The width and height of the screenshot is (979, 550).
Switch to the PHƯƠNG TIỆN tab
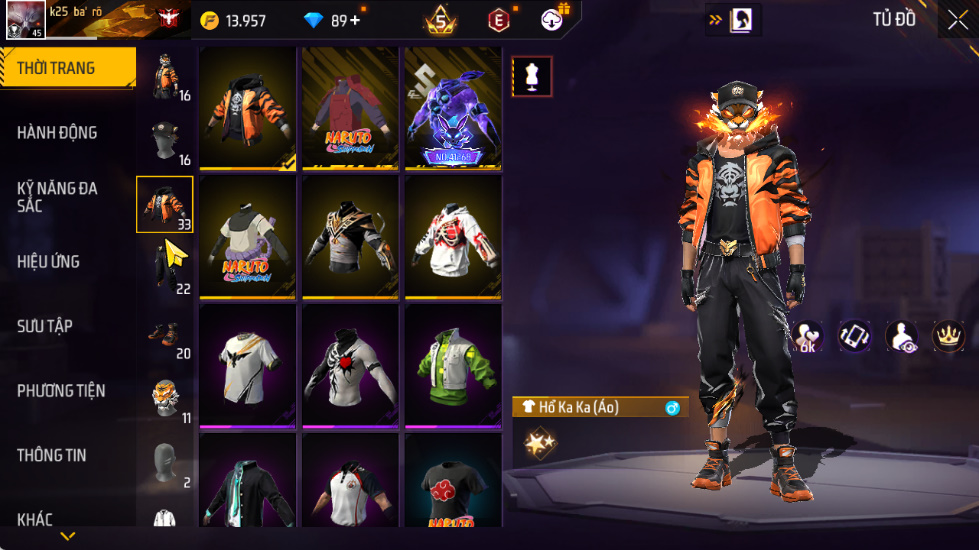pyautogui.click(x=61, y=391)
